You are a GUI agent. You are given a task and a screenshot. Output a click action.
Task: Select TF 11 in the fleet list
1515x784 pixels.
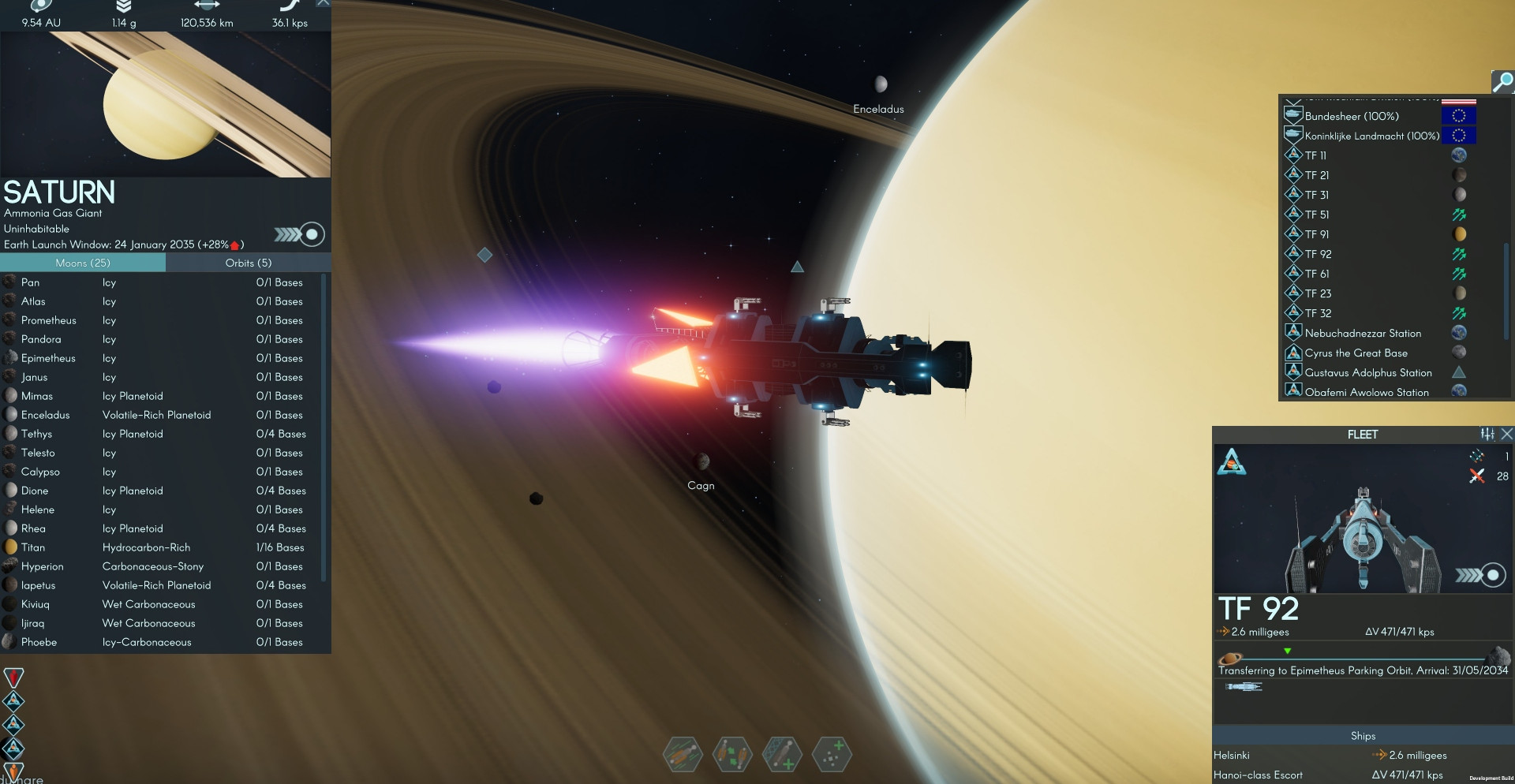(x=1315, y=155)
